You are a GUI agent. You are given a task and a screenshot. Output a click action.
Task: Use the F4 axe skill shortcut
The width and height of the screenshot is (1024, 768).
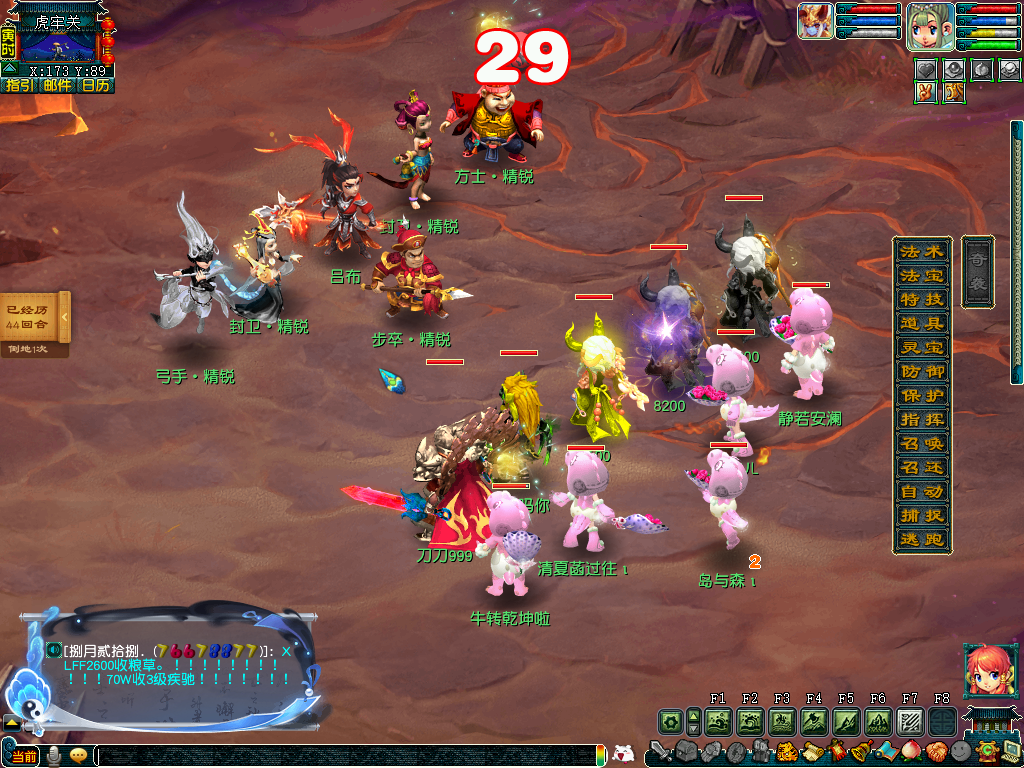pos(814,721)
